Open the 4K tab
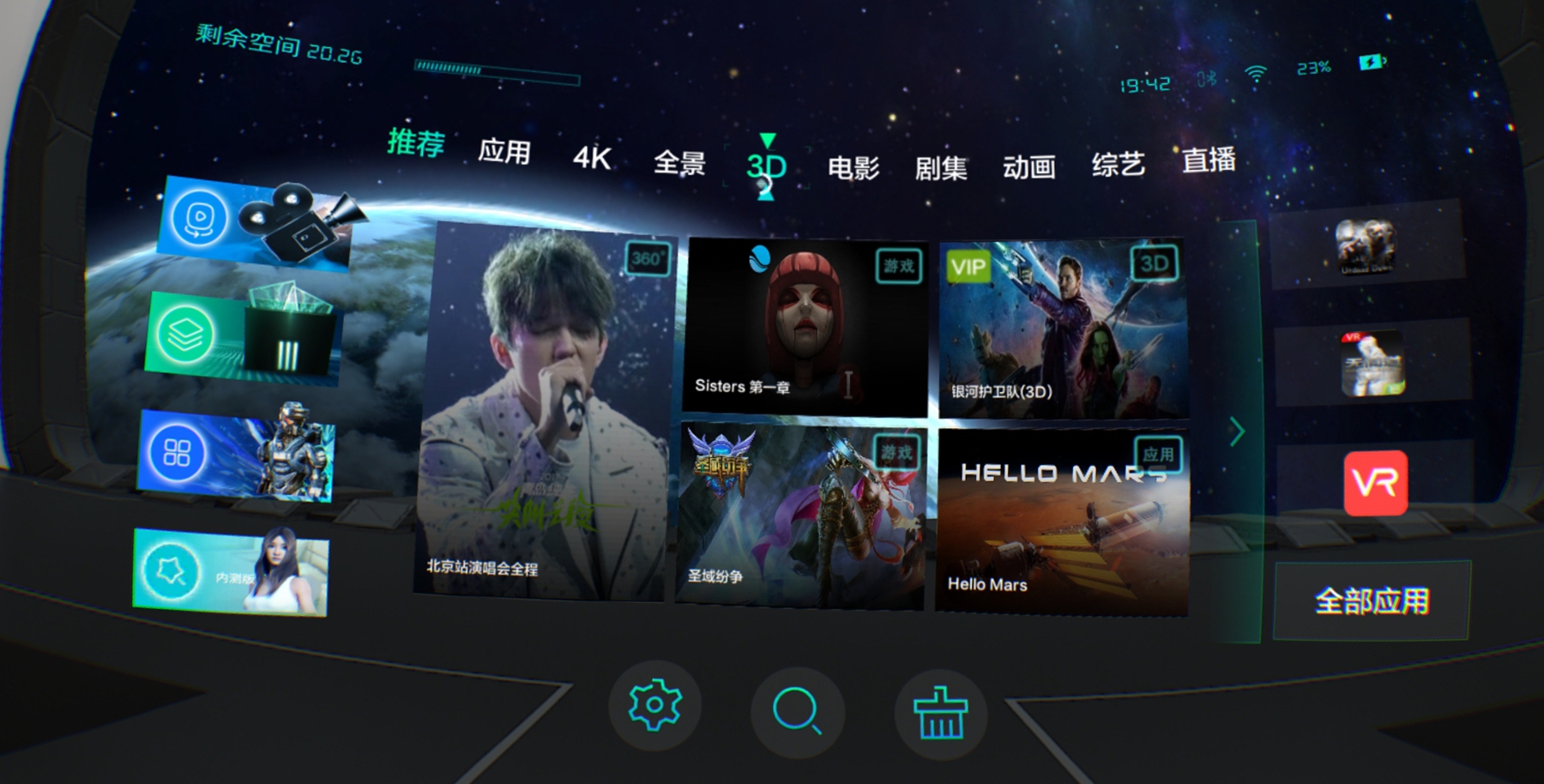Viewport: 1544px width, 784px height. (x=592, y=159)
